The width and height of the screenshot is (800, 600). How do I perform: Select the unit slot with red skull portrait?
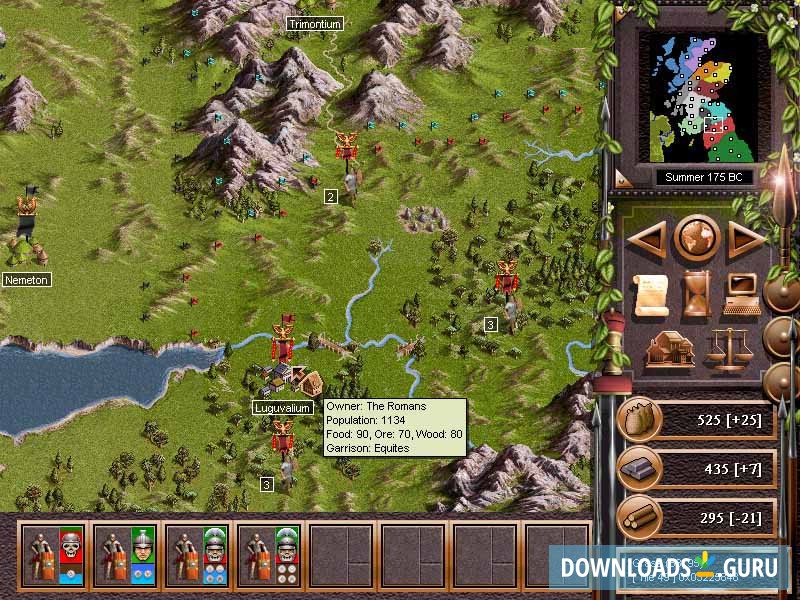54,553
